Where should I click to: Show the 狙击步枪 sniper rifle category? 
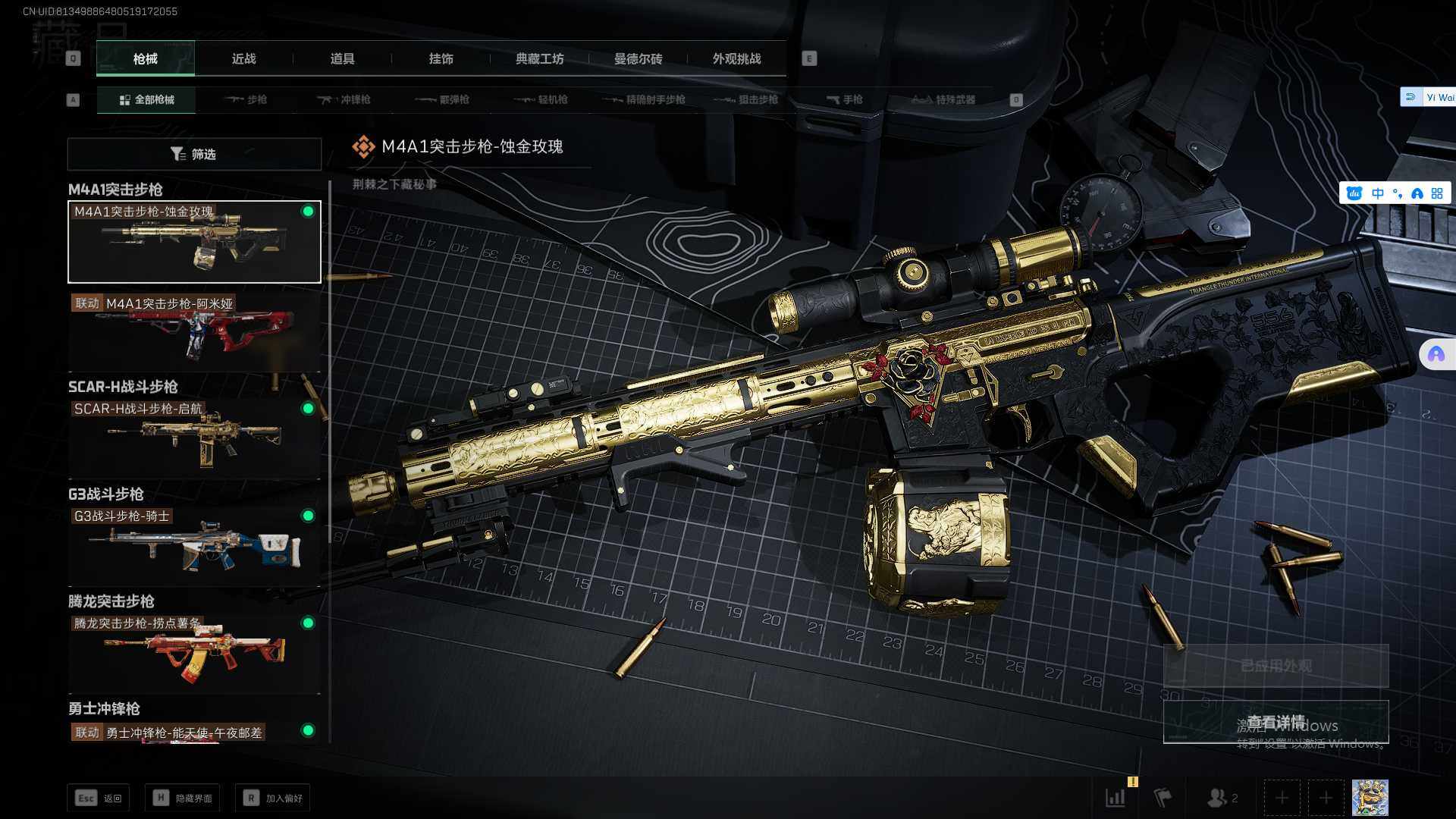(746, 100)
